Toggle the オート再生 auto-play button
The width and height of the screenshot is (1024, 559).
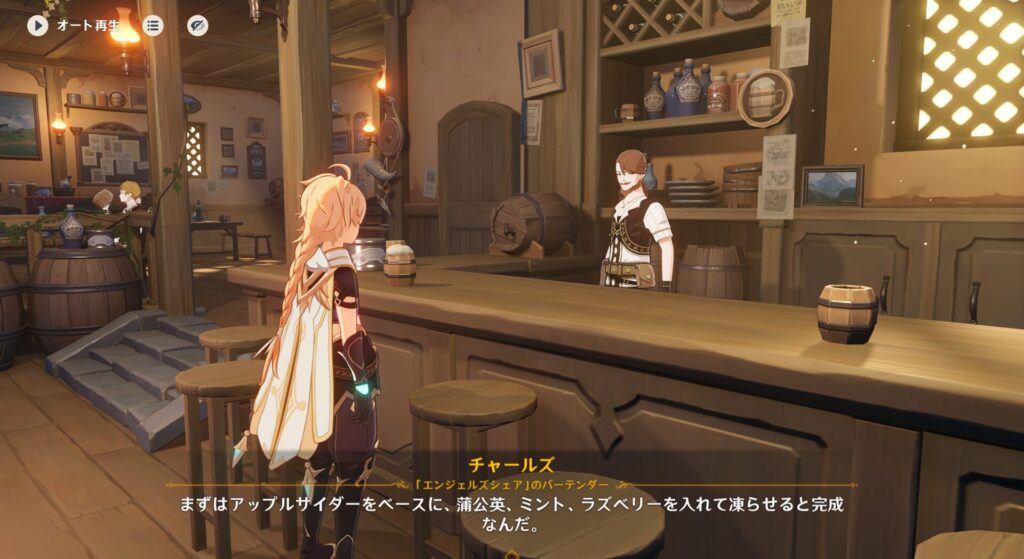(x=38, y=25)
